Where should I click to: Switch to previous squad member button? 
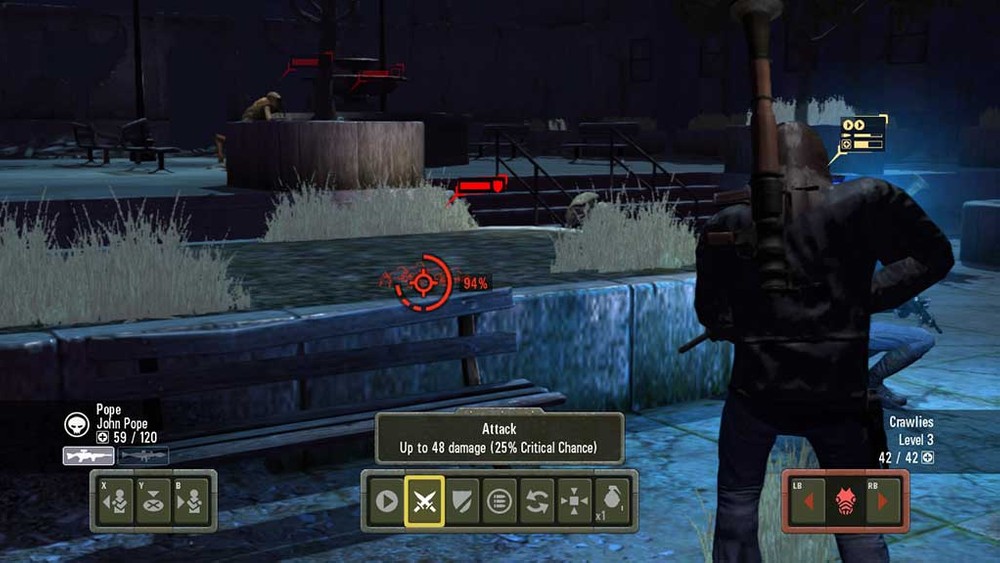117,501
